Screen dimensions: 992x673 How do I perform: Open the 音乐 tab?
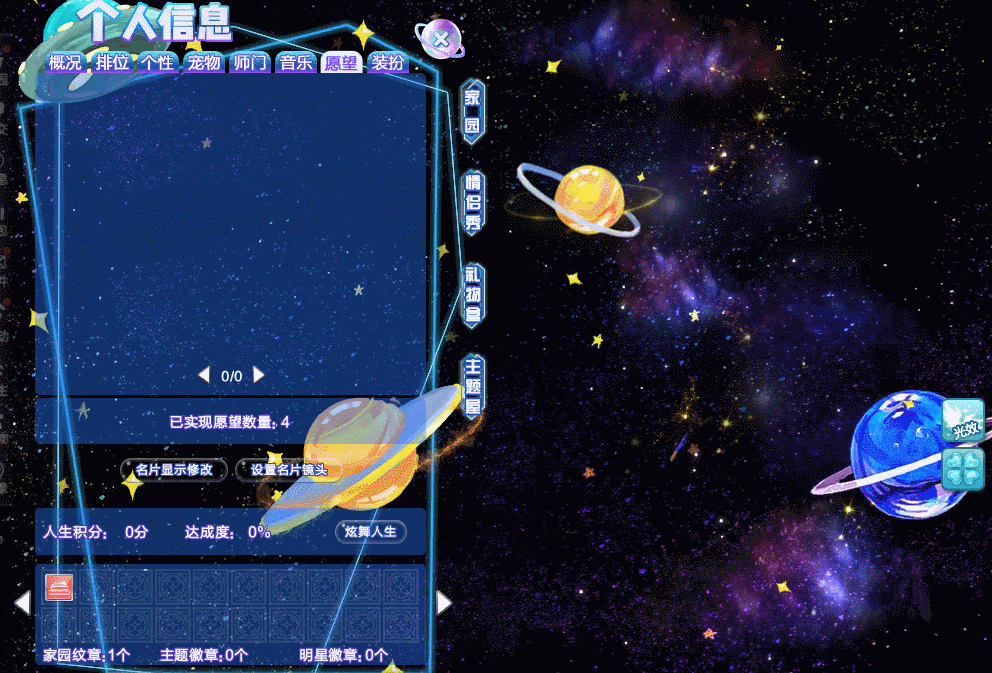295,63
